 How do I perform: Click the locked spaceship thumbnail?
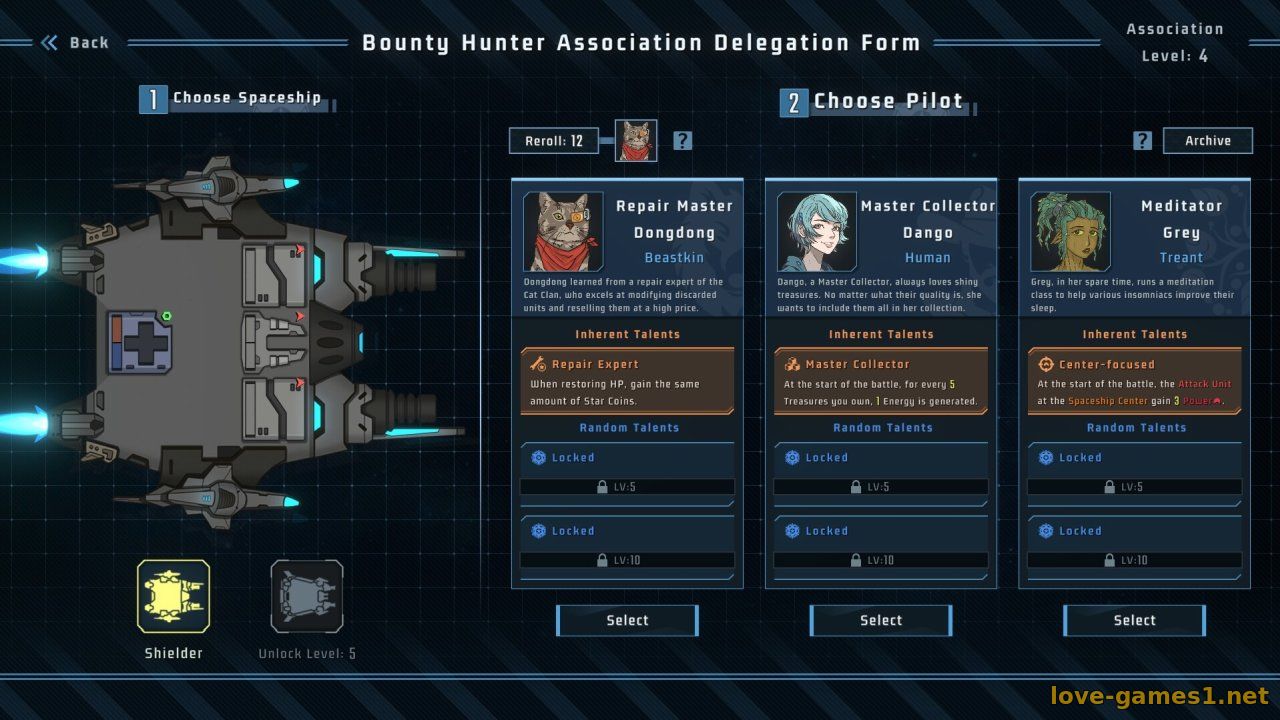pyautogui.click(x=307, y=596)
